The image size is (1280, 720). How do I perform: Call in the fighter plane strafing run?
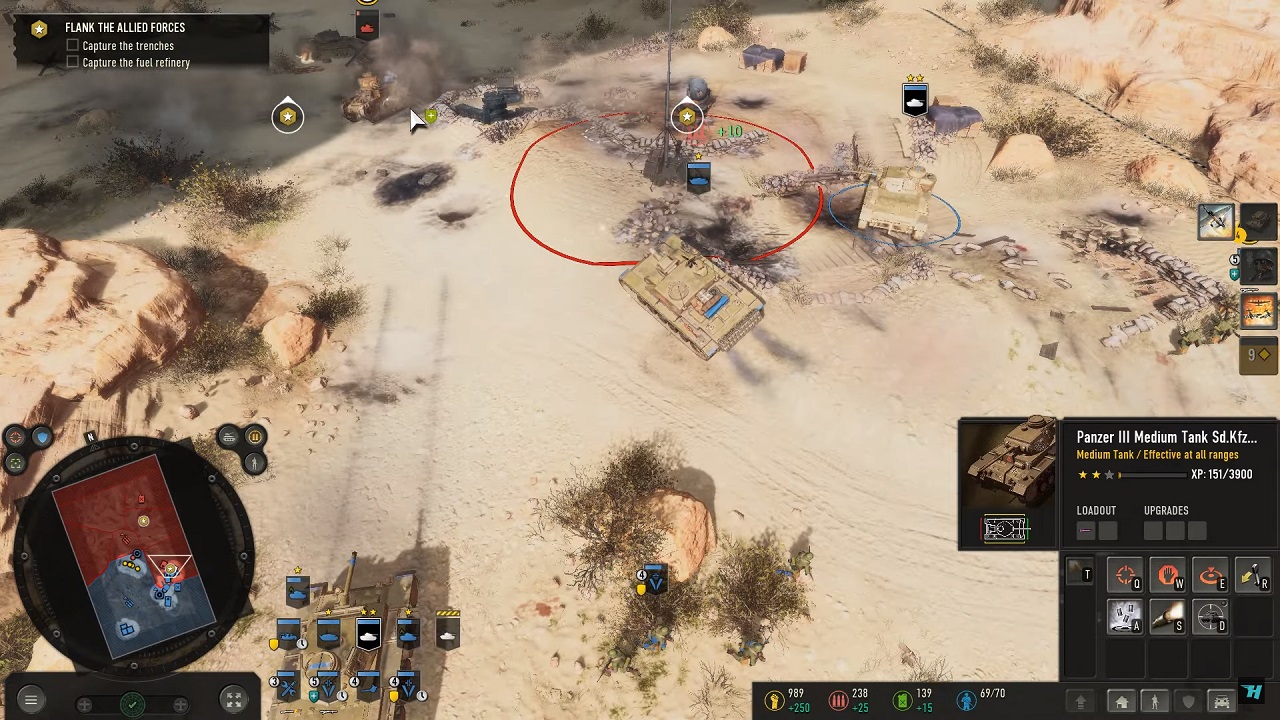tap(1216, 221)
